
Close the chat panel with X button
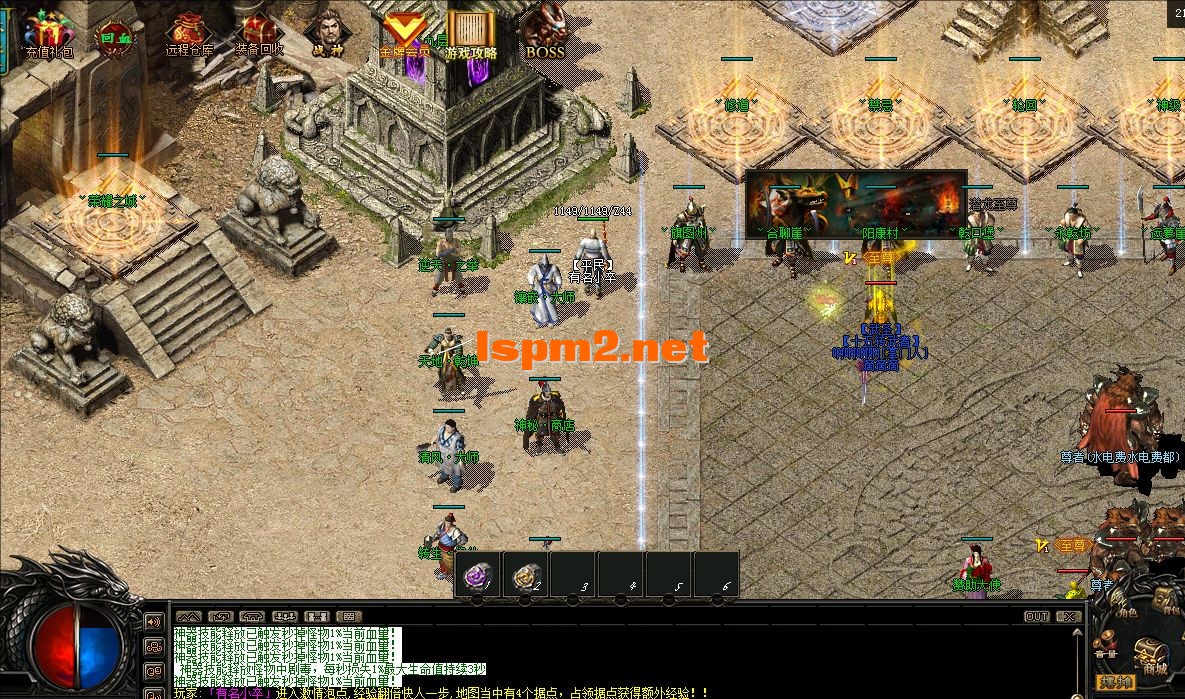1067,616
